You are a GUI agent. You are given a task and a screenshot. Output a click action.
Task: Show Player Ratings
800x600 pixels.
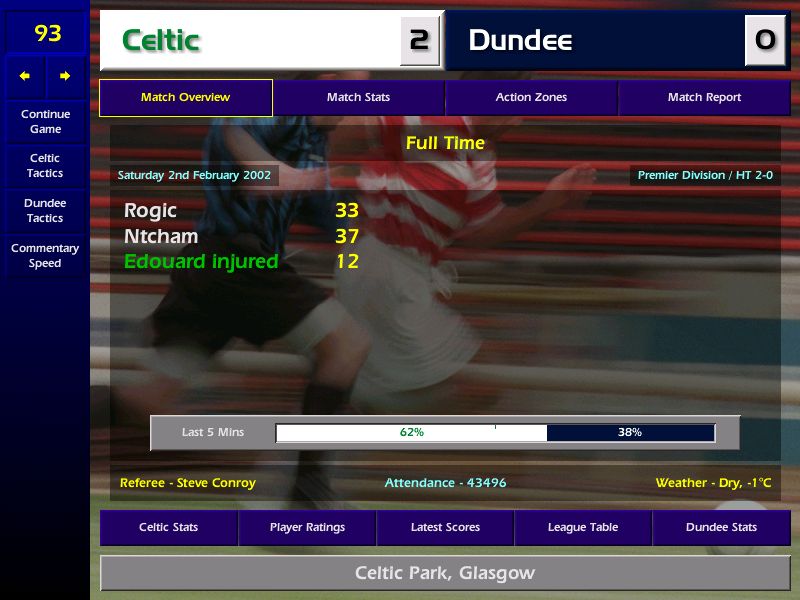pyautogui.click(x=307, y=527)
